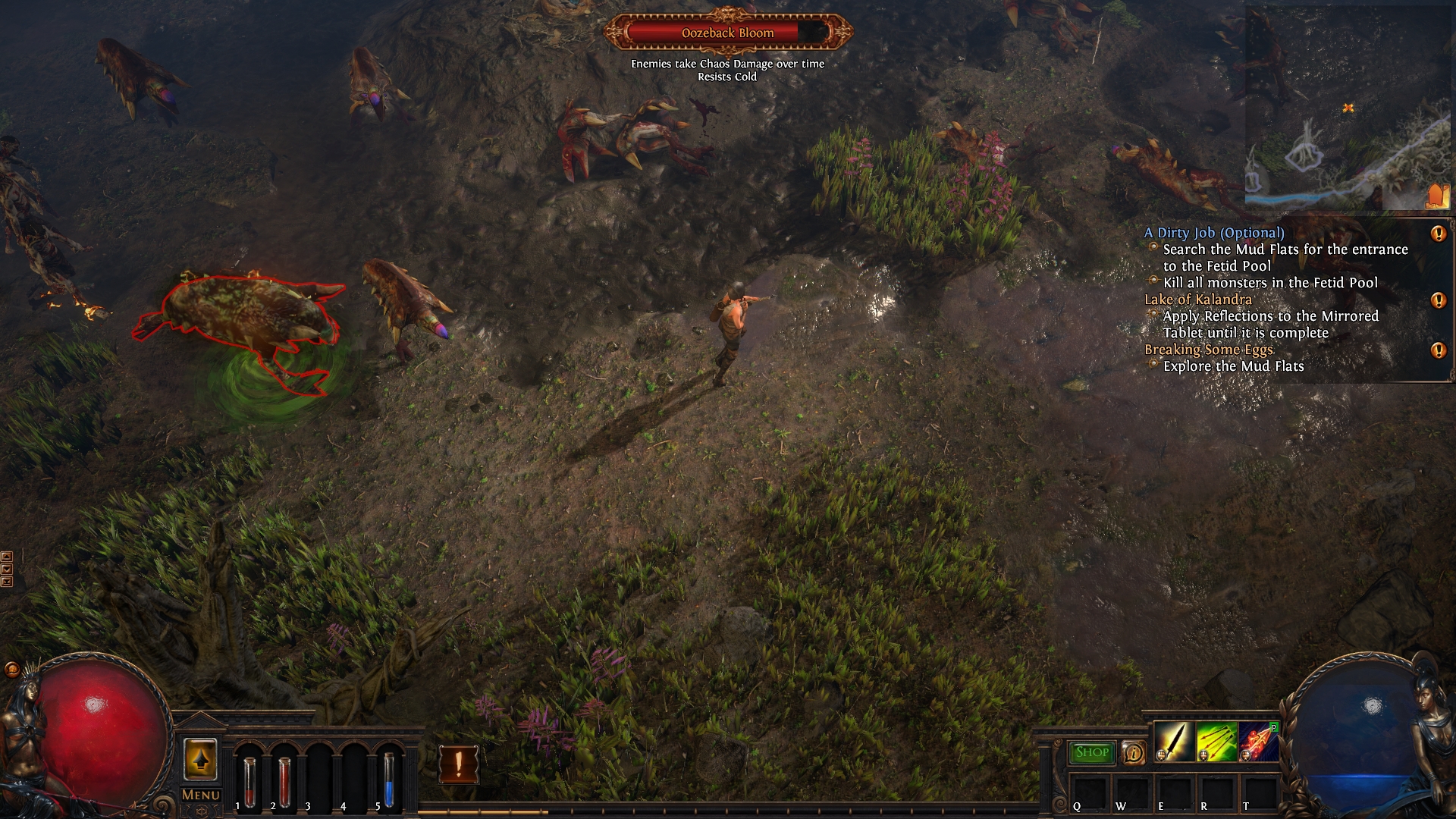Open the orange exclamation scroll notification

click(x=459, y=764)
